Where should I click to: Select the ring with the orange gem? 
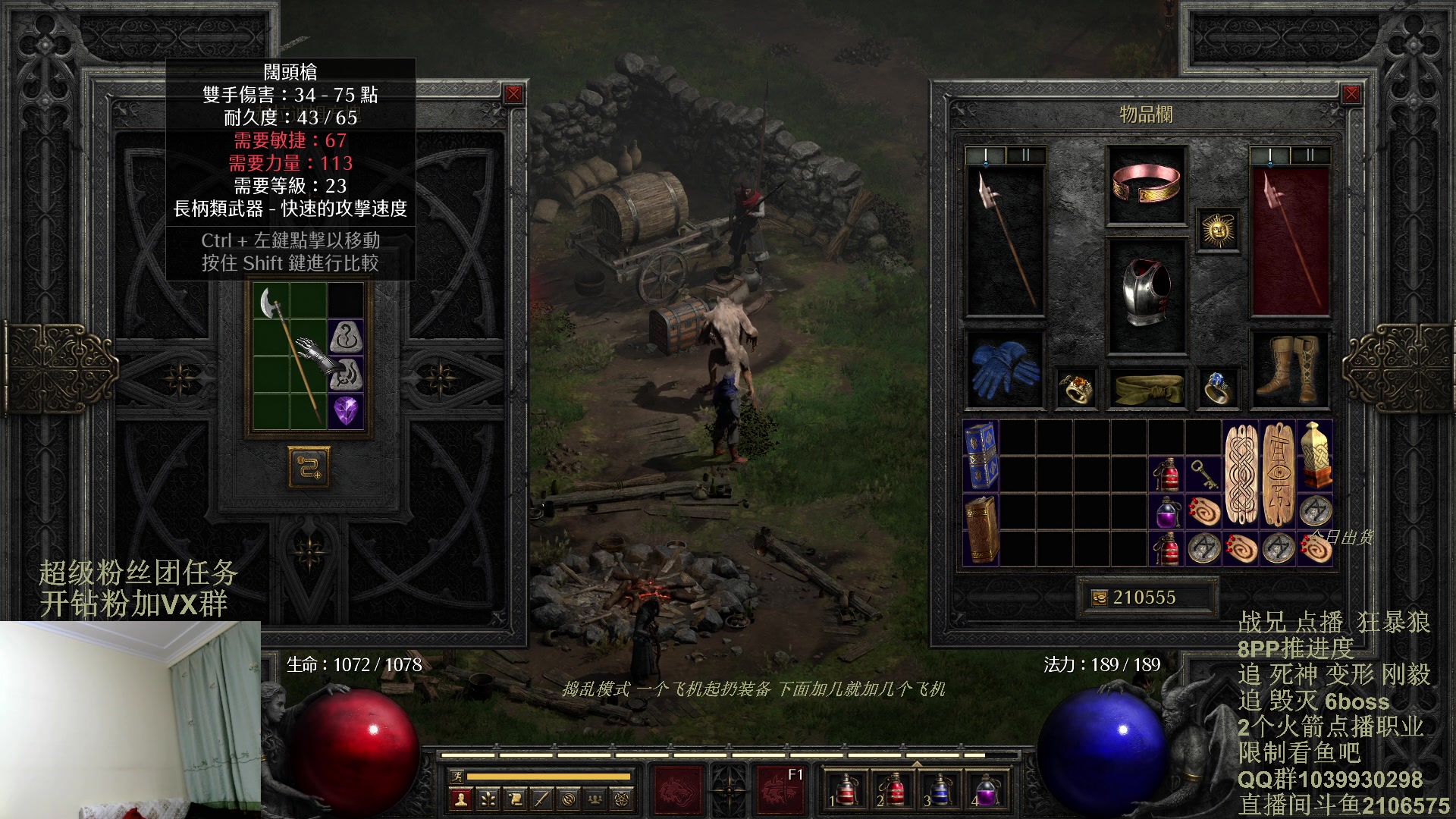(x=1075, y=388)
